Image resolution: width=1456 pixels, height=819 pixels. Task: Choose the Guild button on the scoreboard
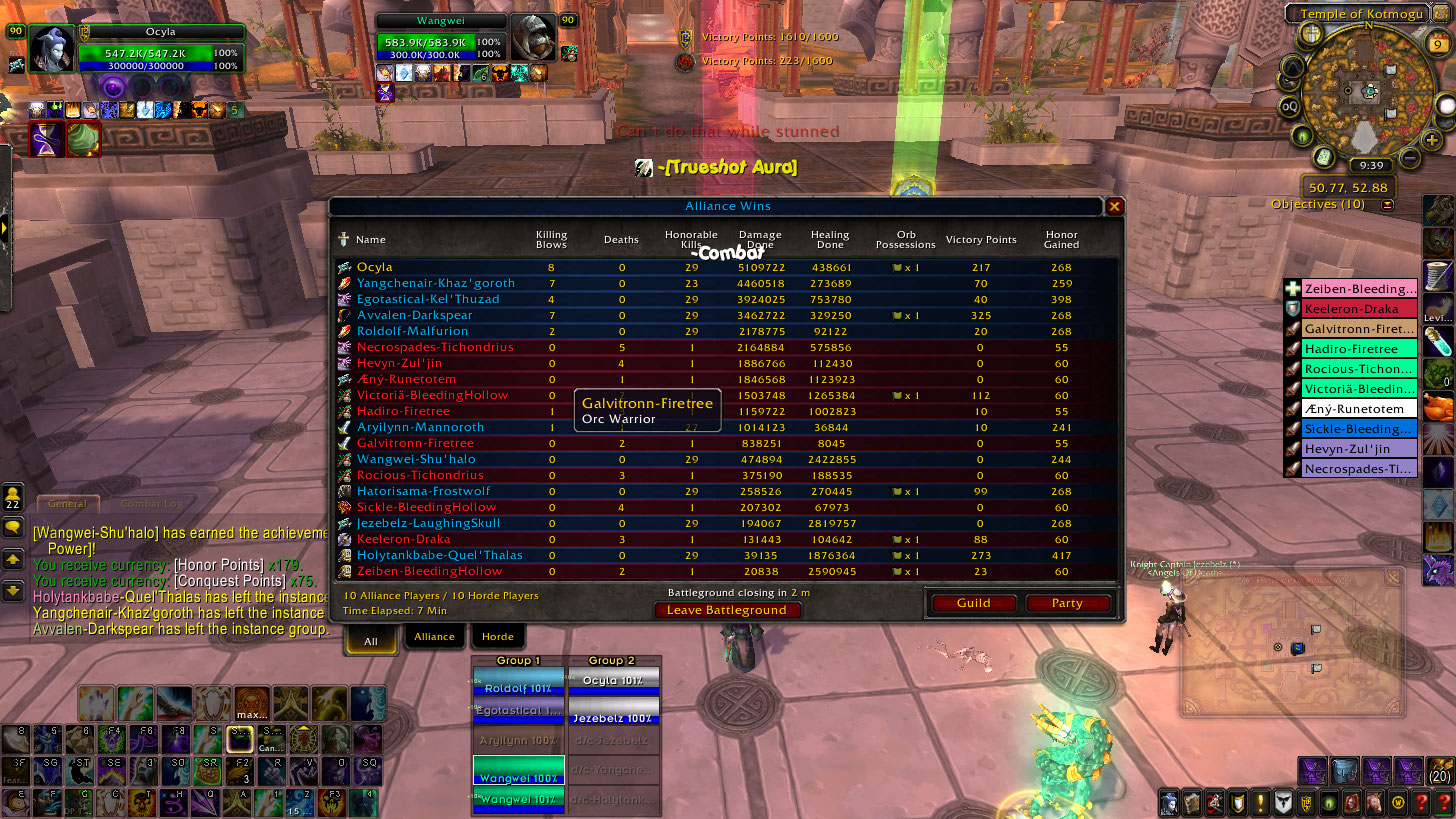coord(973,603)
